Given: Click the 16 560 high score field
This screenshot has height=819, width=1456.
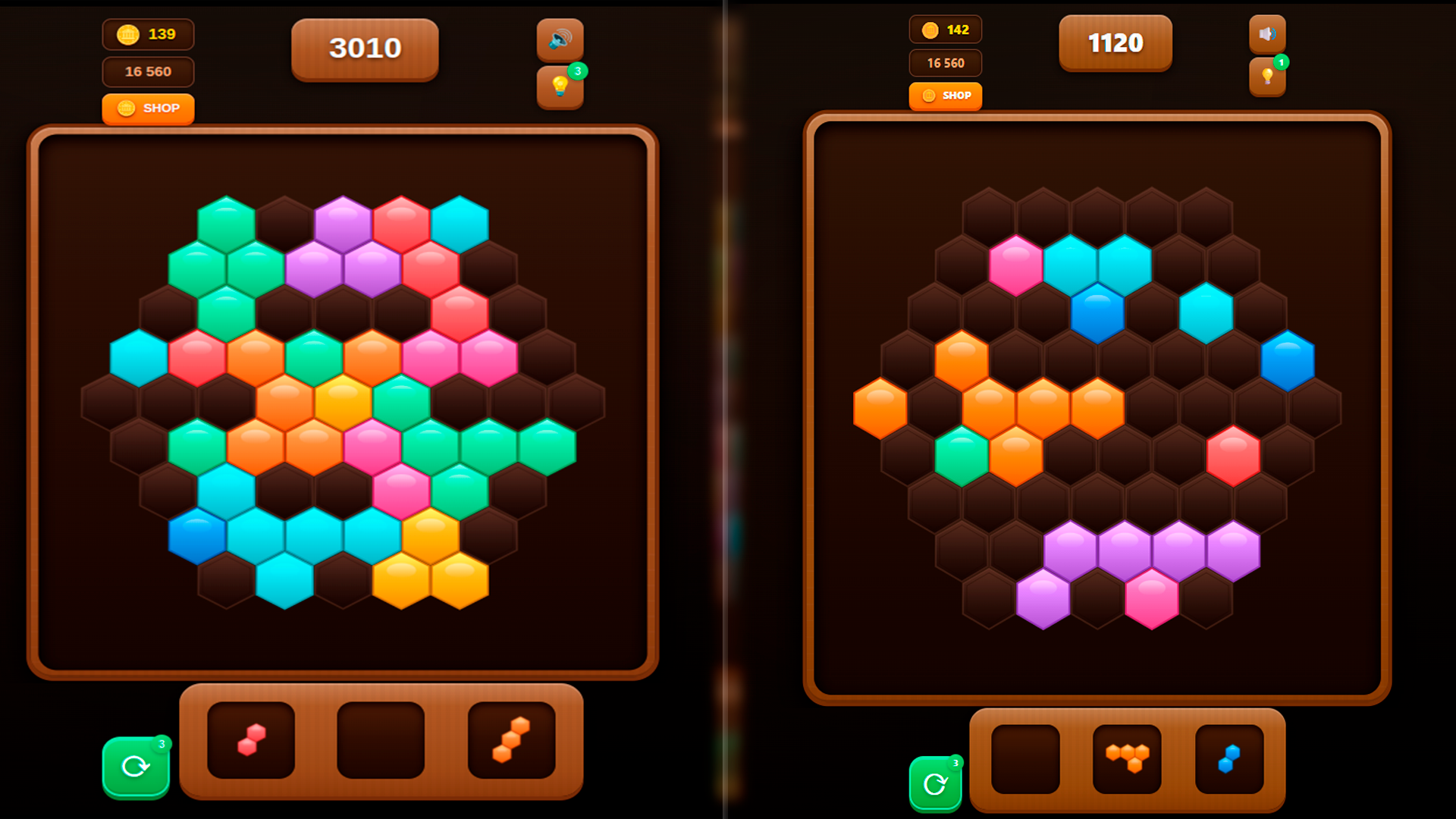Looking at the screenshot, I should point(149,72).
